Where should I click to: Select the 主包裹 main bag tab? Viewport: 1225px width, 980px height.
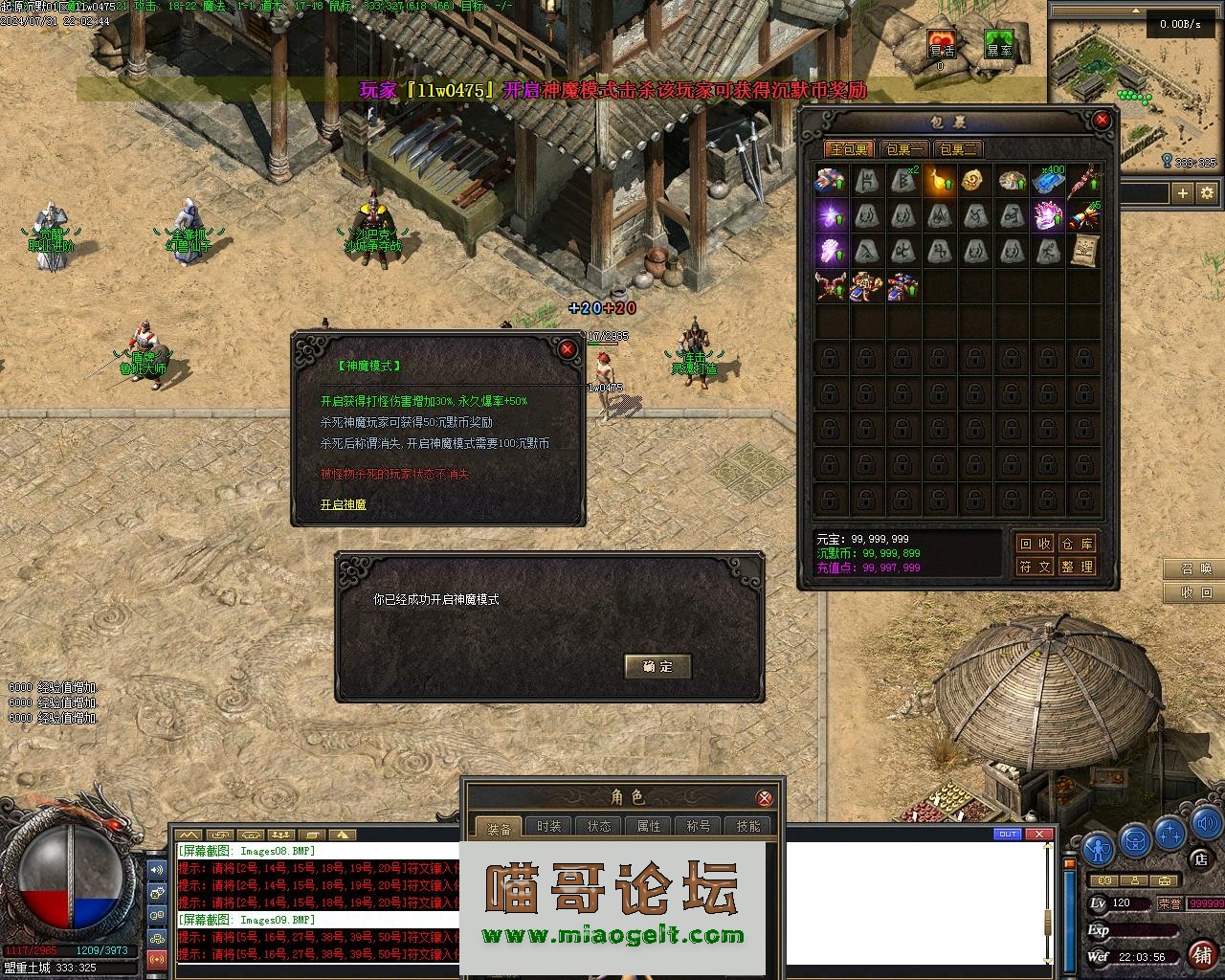click(848, 149)
